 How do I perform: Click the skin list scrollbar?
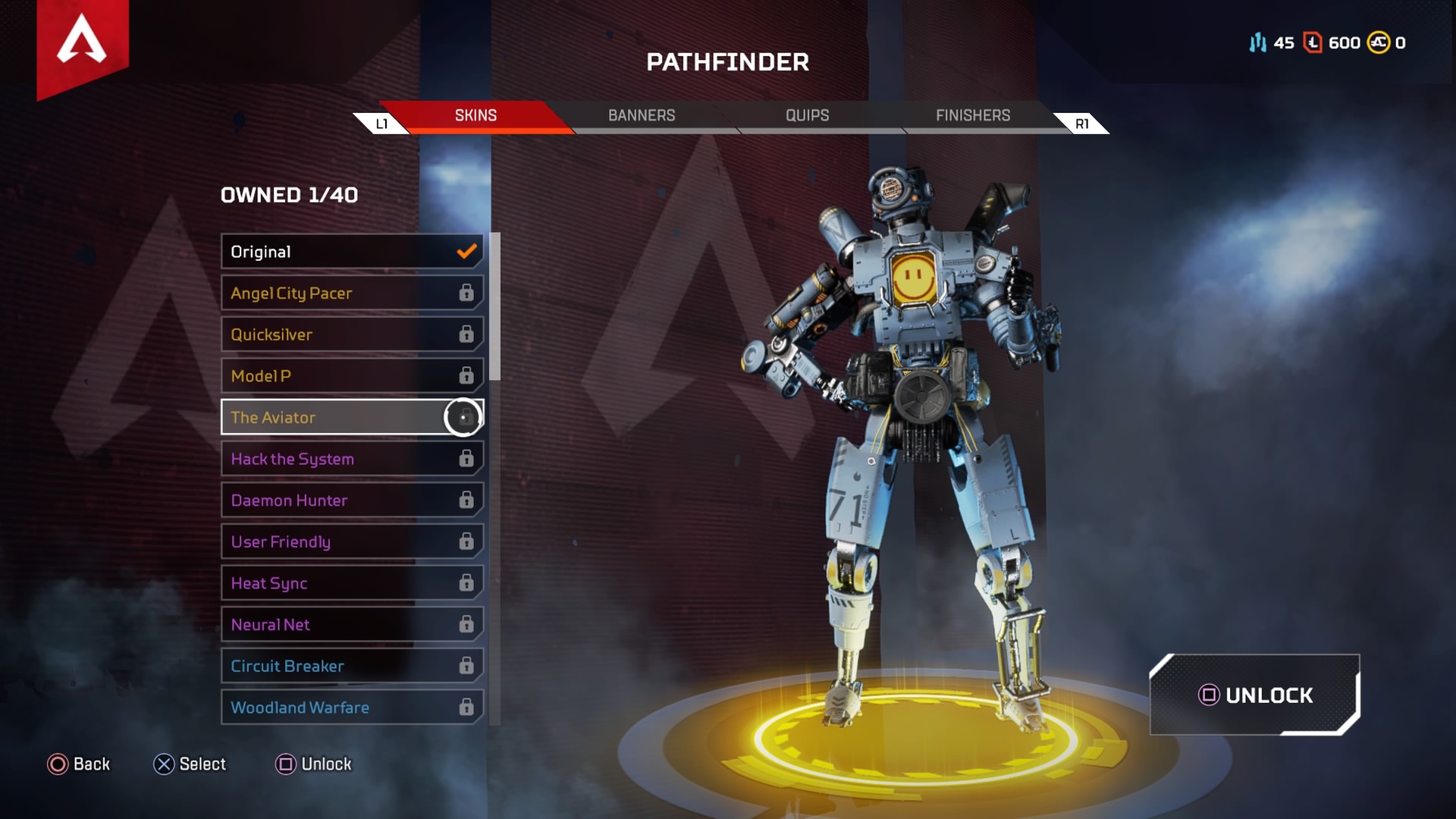click(x=495, y=306)
